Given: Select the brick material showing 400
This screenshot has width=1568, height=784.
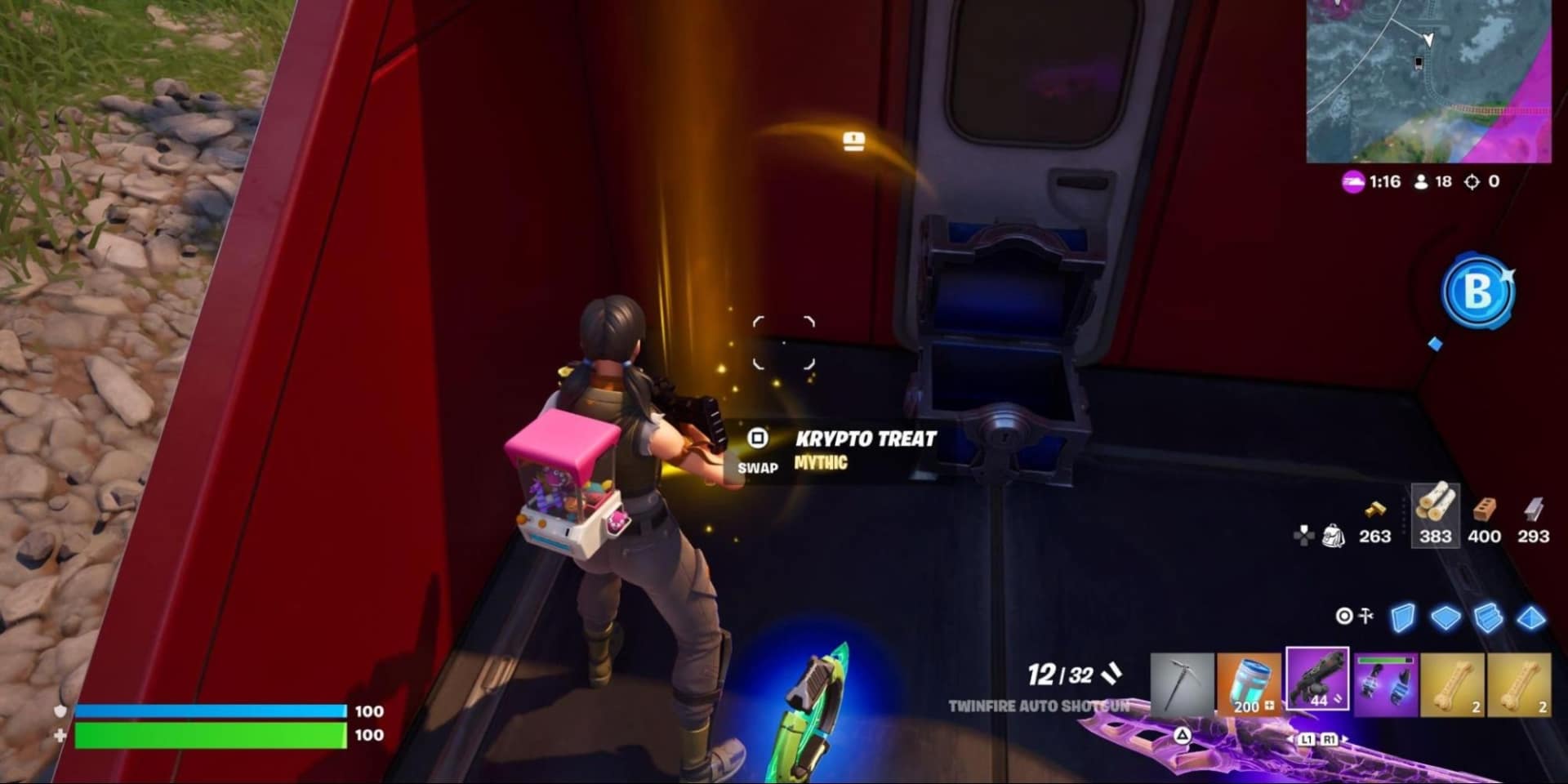Looking at the screenshot, I should click(1486, 511).
